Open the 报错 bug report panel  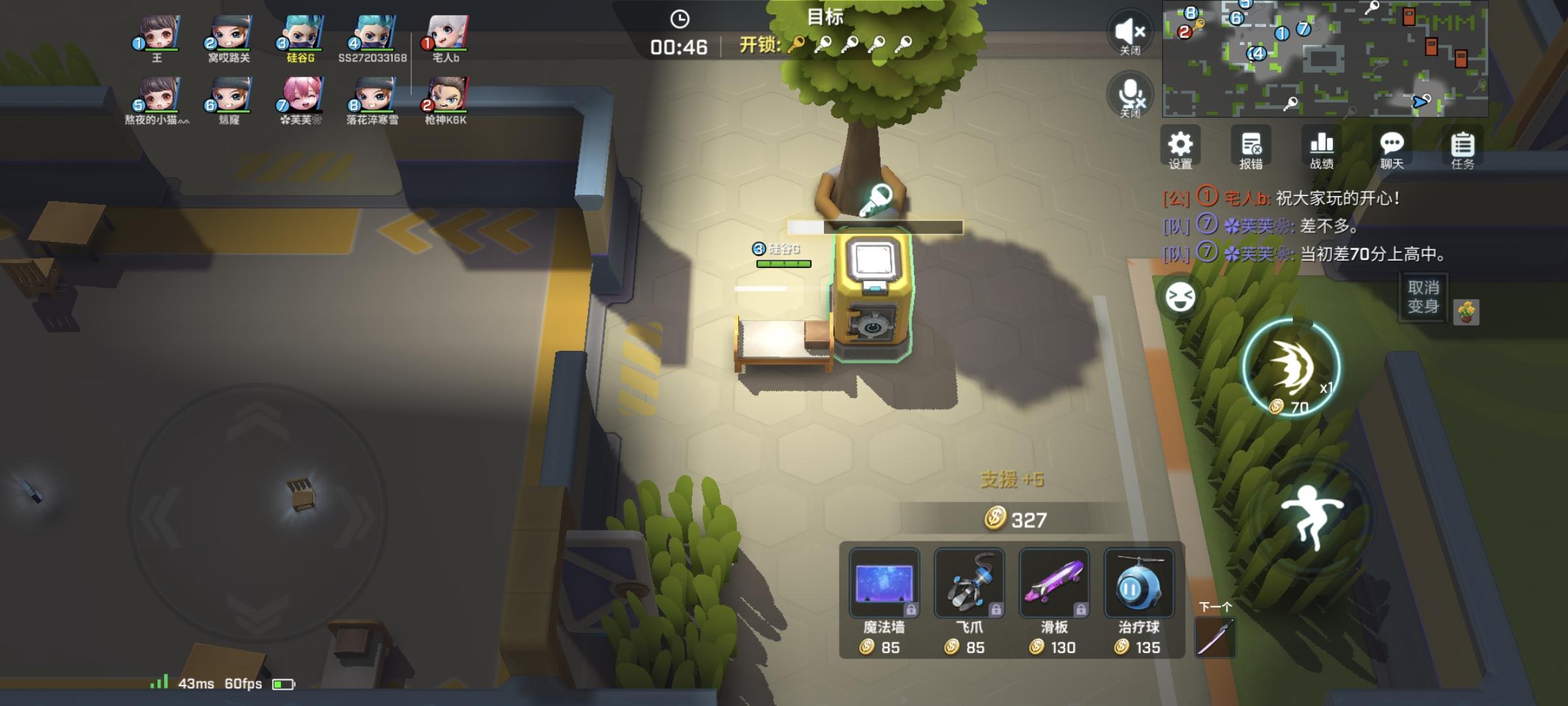[1250, 149]
